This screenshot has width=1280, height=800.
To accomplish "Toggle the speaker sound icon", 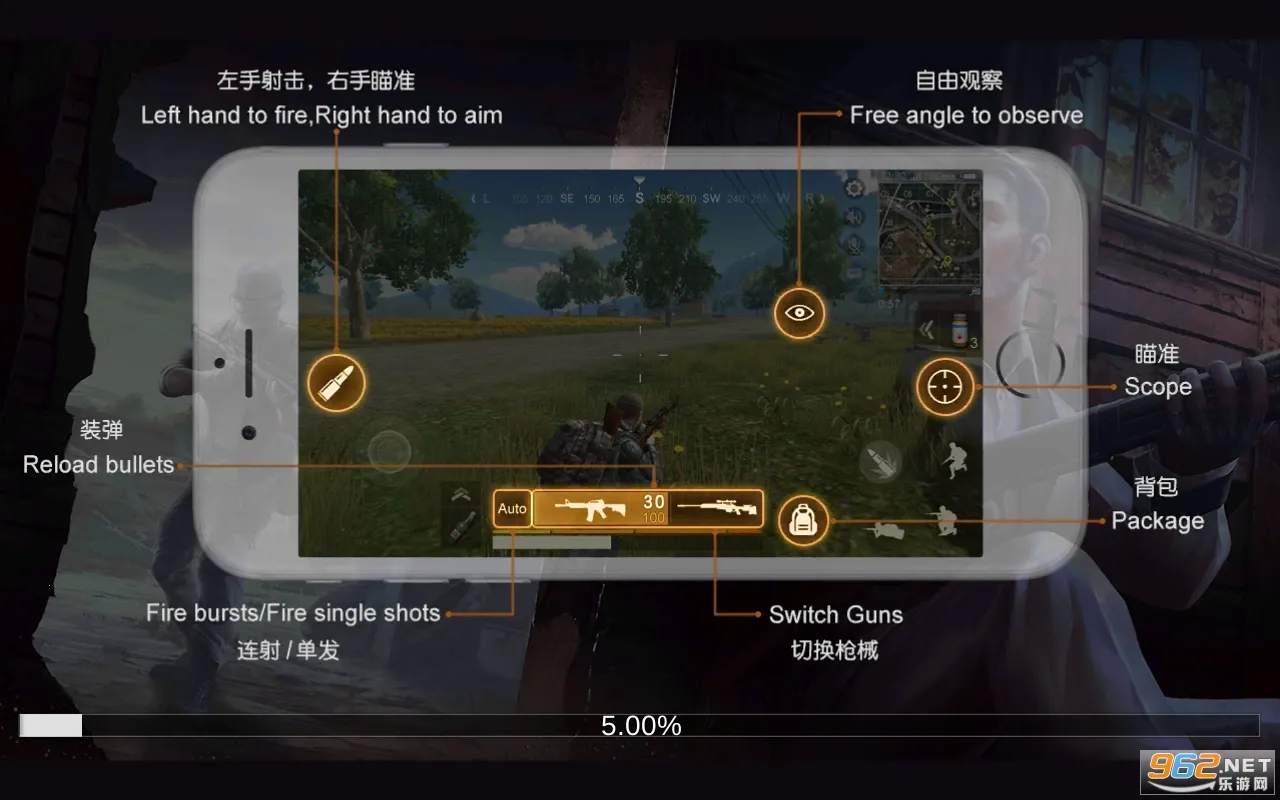I will 855,217.
